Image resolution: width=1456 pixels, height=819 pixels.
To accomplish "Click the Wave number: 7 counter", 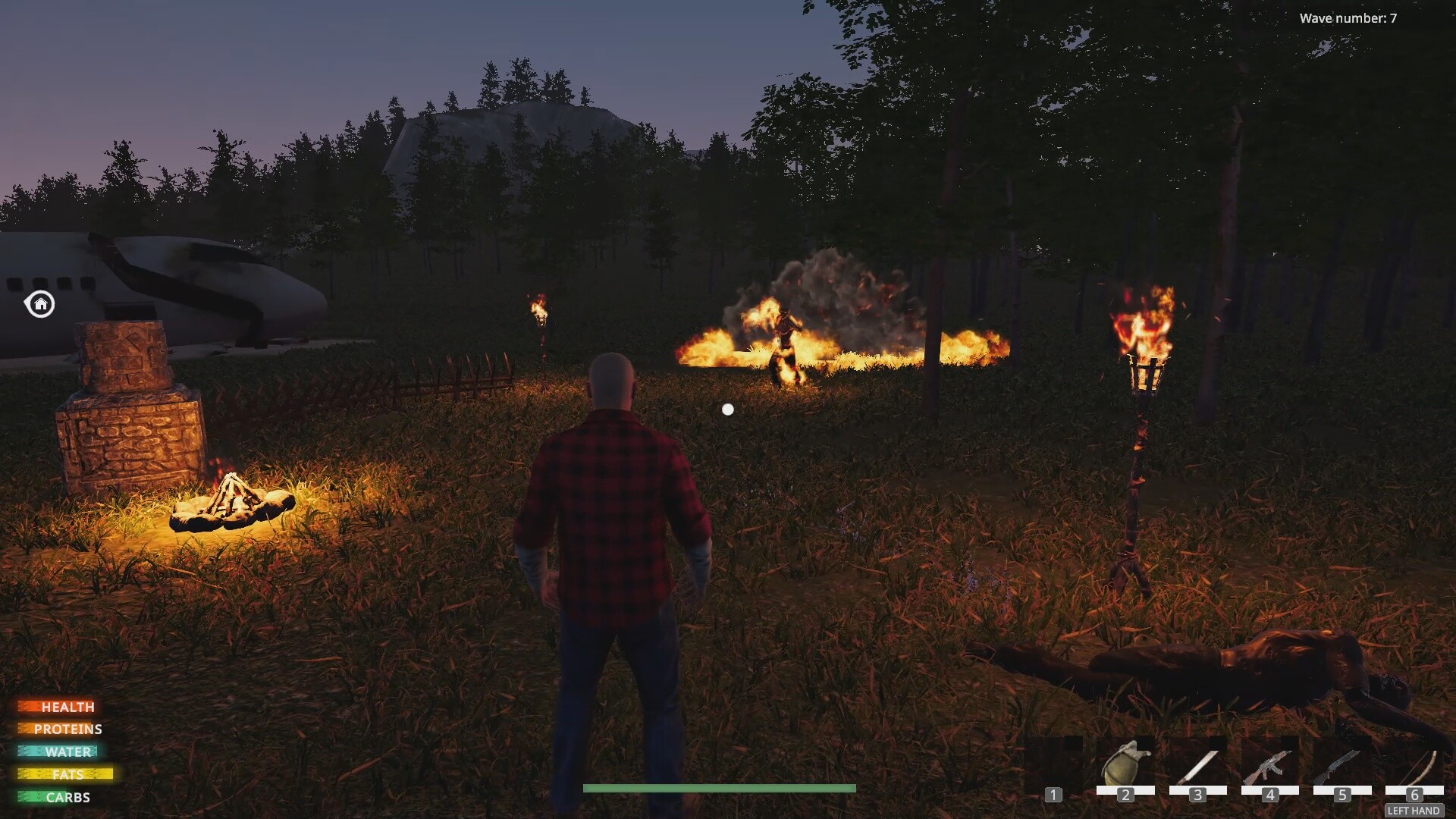I will [1348, 18].
